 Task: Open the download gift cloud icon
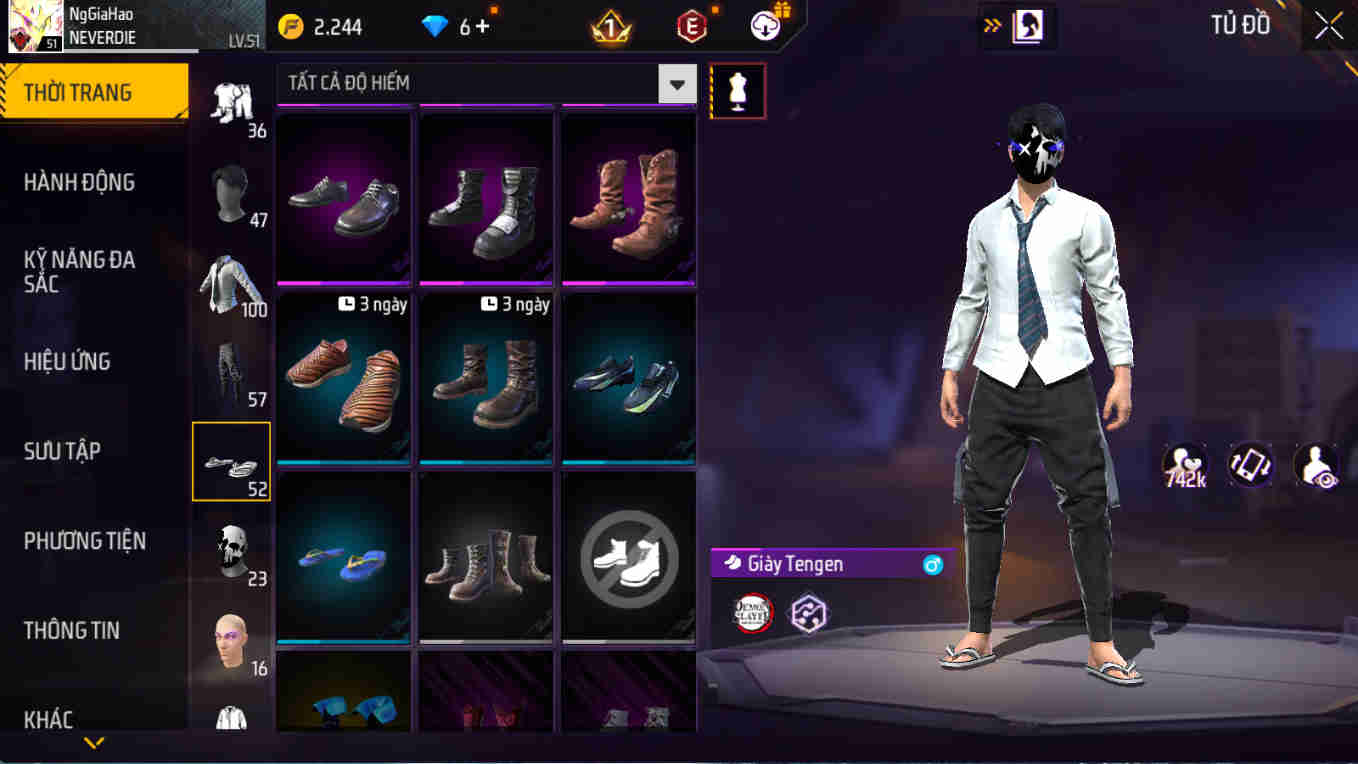[764, 27]
